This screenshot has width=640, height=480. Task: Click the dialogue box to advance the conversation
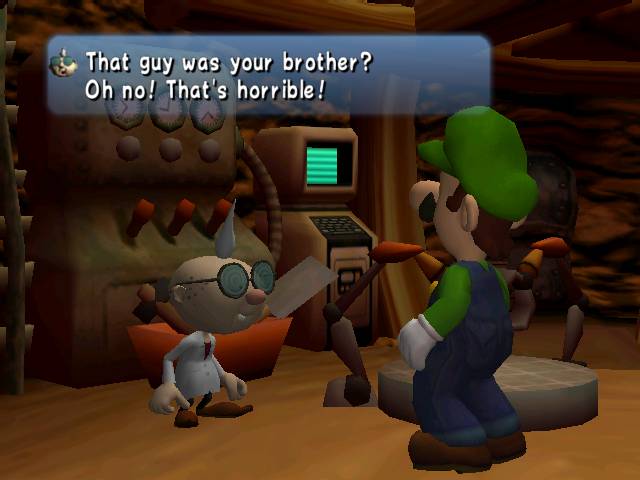click(268, 76)
